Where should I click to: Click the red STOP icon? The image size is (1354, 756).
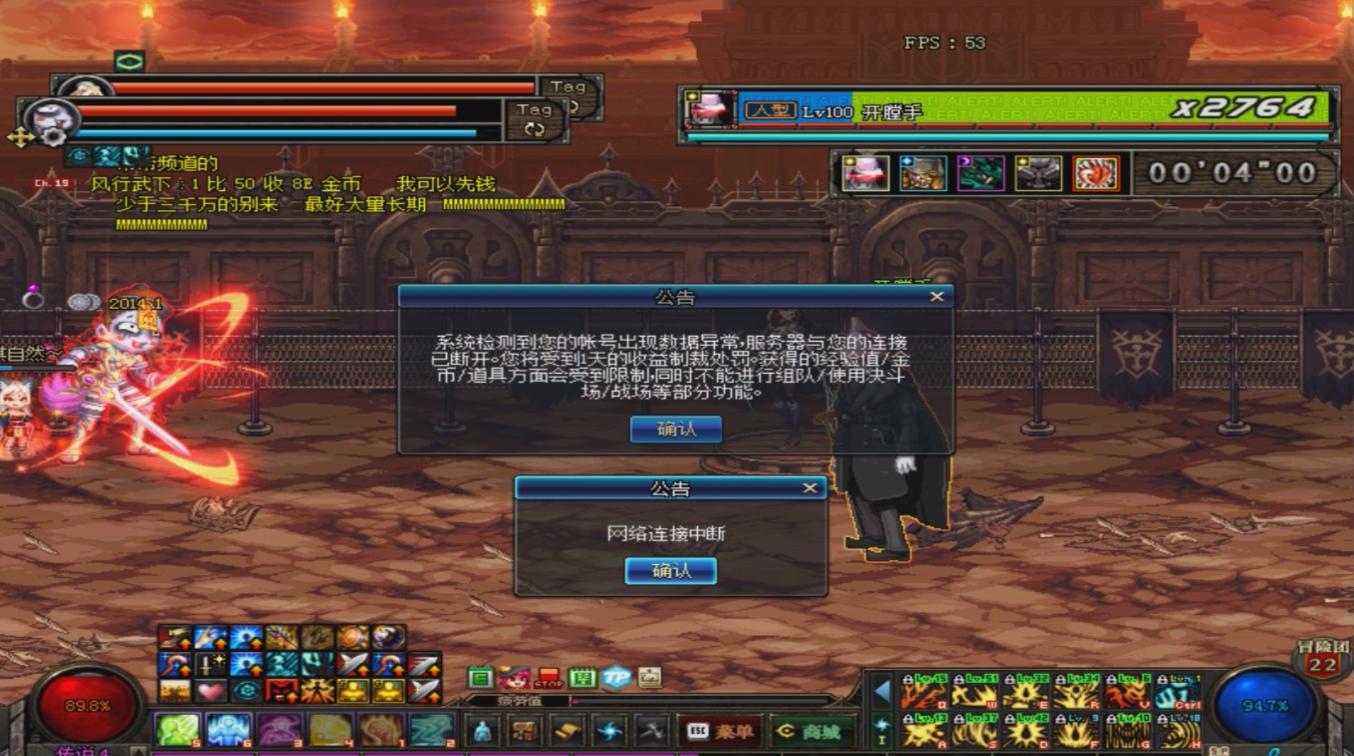tap(549, 679)
